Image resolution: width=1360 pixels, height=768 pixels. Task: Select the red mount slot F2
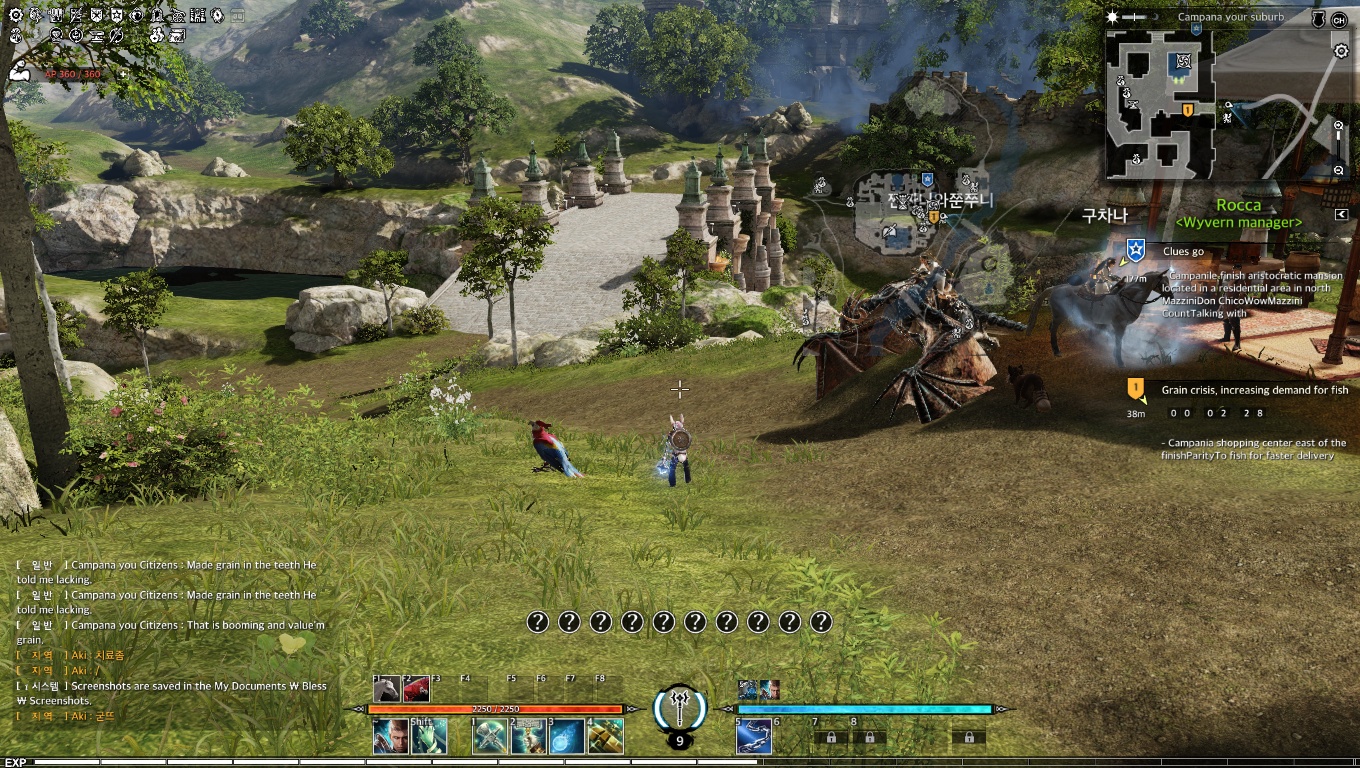417,689
